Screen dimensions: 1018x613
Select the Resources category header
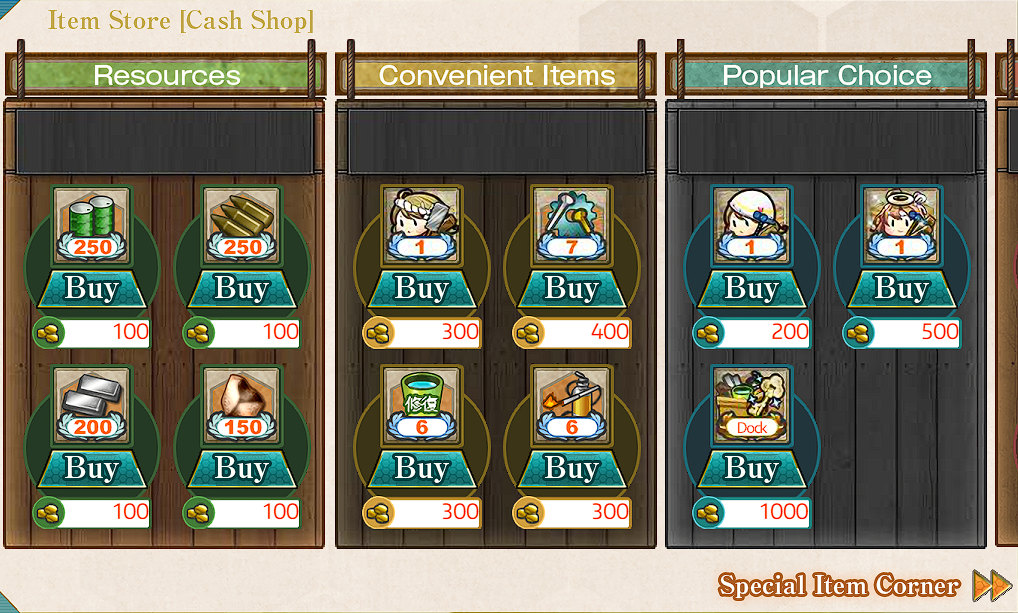(x=166, y=75)
